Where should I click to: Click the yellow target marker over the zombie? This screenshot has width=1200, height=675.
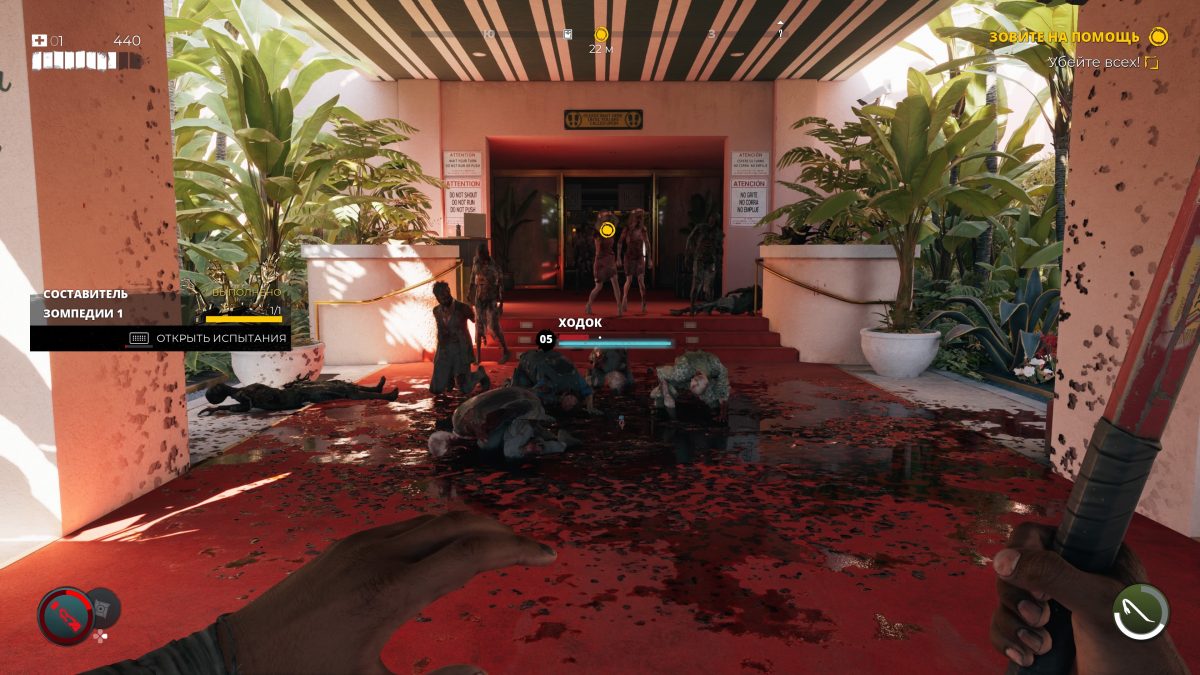606,230
